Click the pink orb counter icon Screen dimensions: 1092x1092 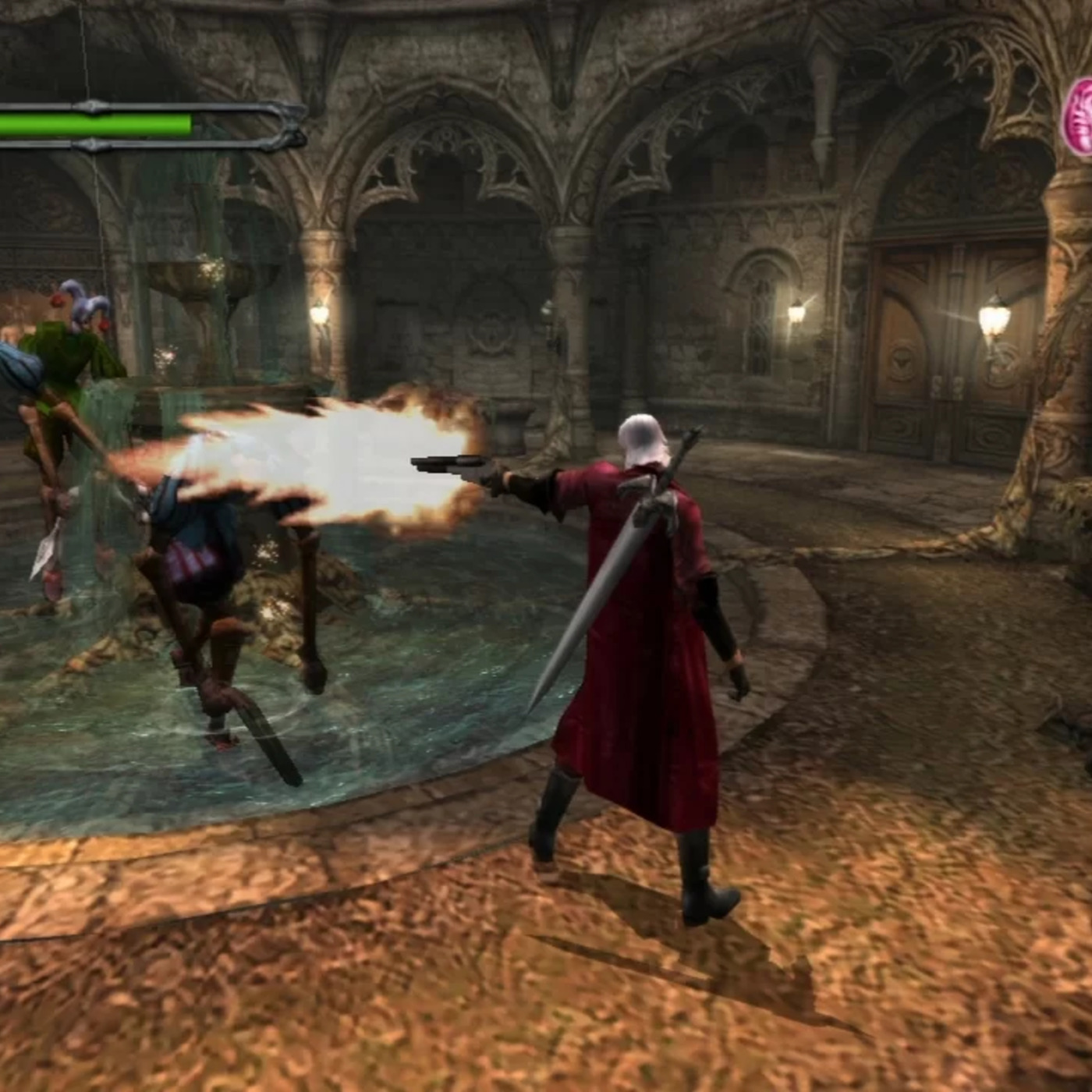click(x=1080, y=119)
